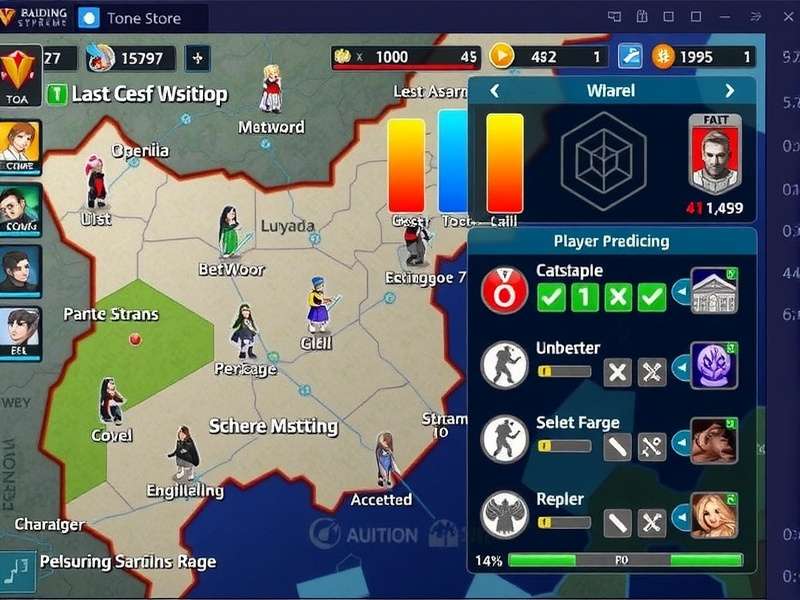800x600 pixels.
Task: Select the Catstaple red emblem icon
Action: coord(504,291)
